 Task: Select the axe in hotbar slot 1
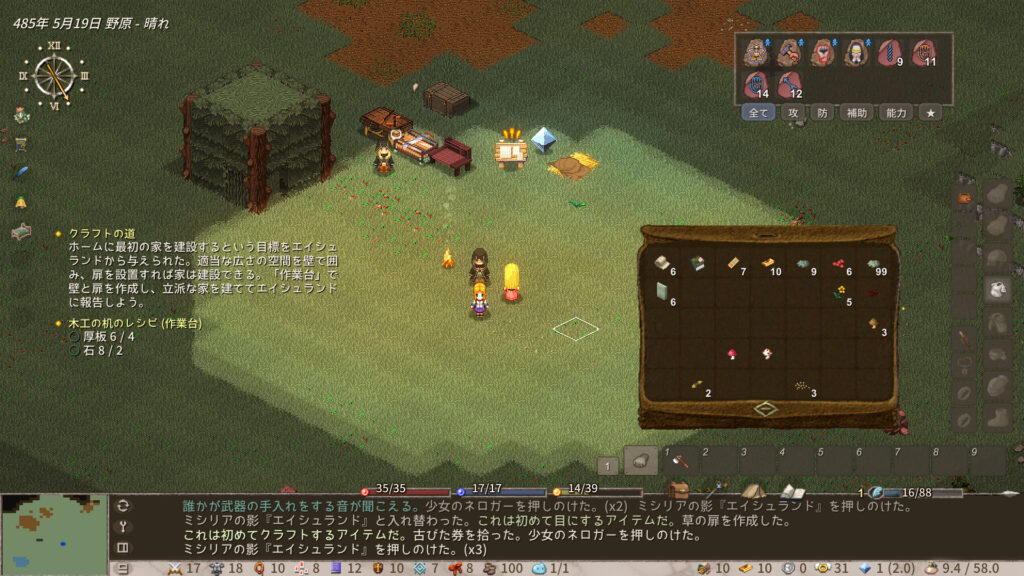(680, 461)
